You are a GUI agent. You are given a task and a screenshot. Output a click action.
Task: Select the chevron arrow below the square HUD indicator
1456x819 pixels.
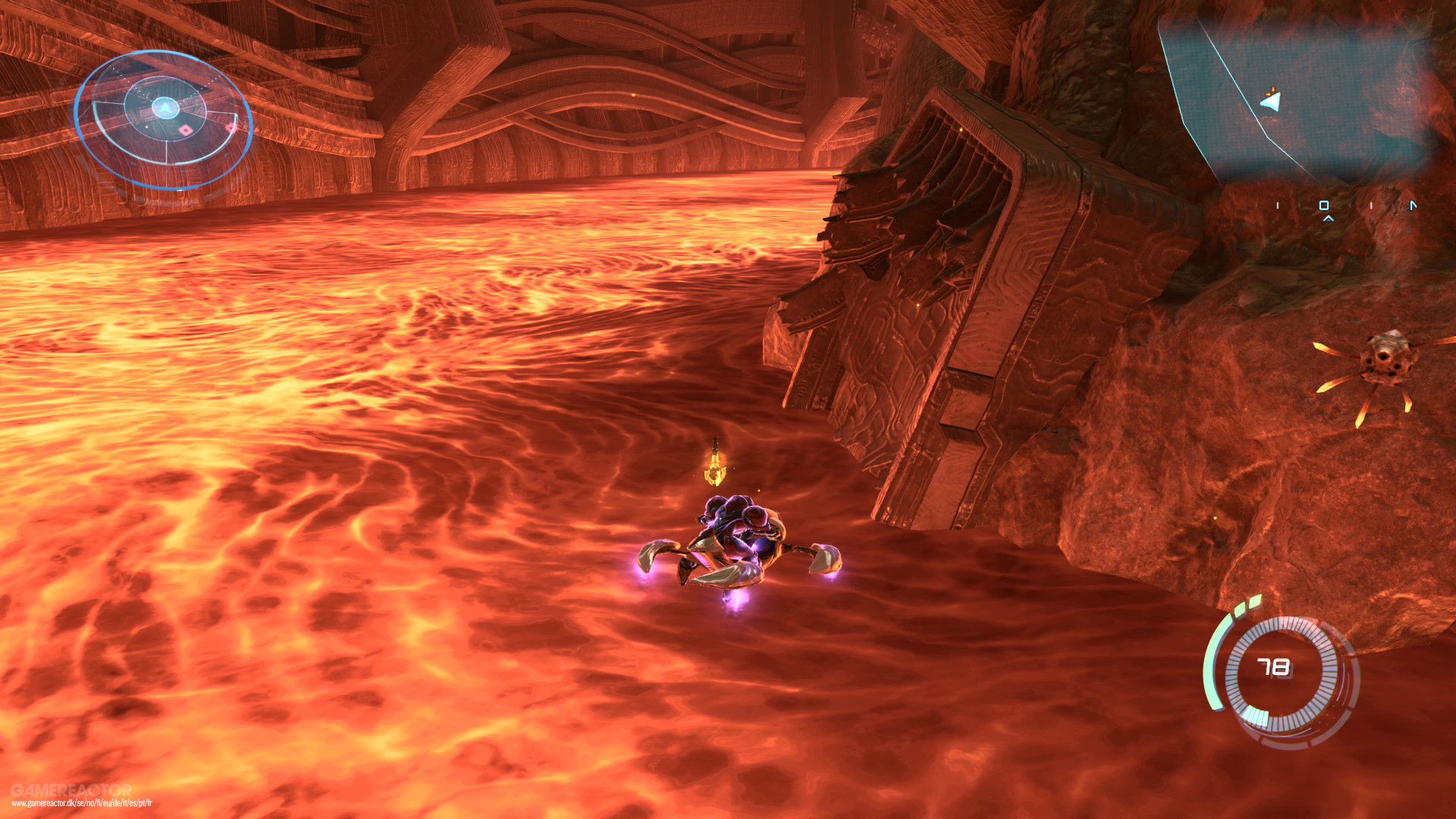[x=1329, y=219]
